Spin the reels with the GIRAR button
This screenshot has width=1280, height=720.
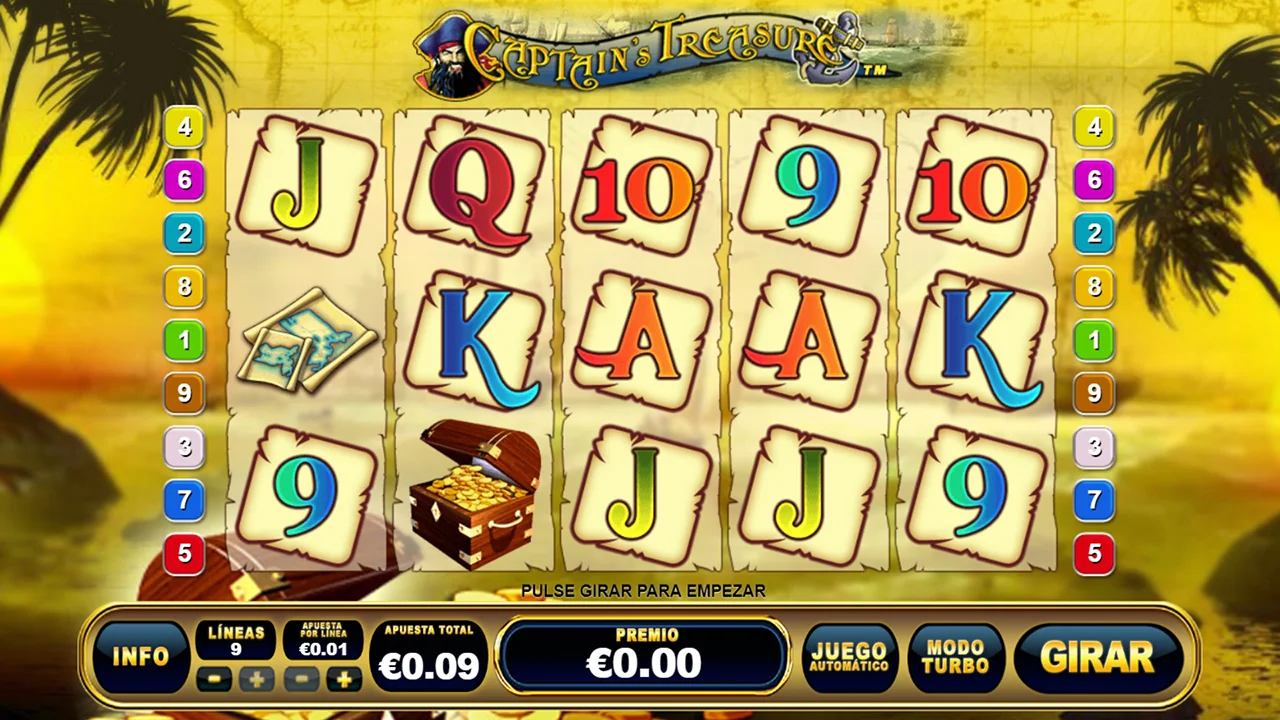(1097, 657)
